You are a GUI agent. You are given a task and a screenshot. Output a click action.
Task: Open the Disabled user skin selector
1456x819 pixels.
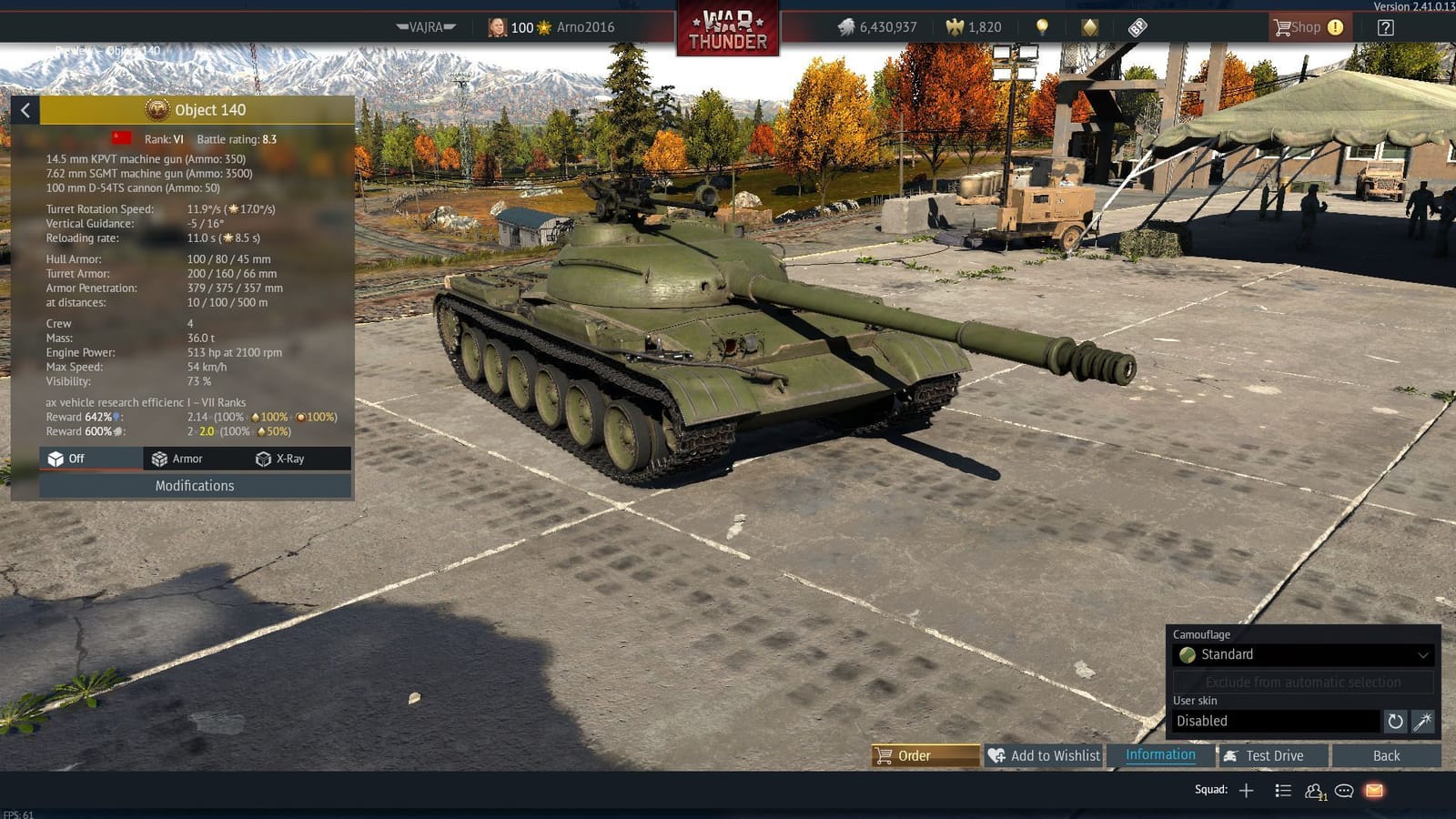click(x=1274, y=721)
